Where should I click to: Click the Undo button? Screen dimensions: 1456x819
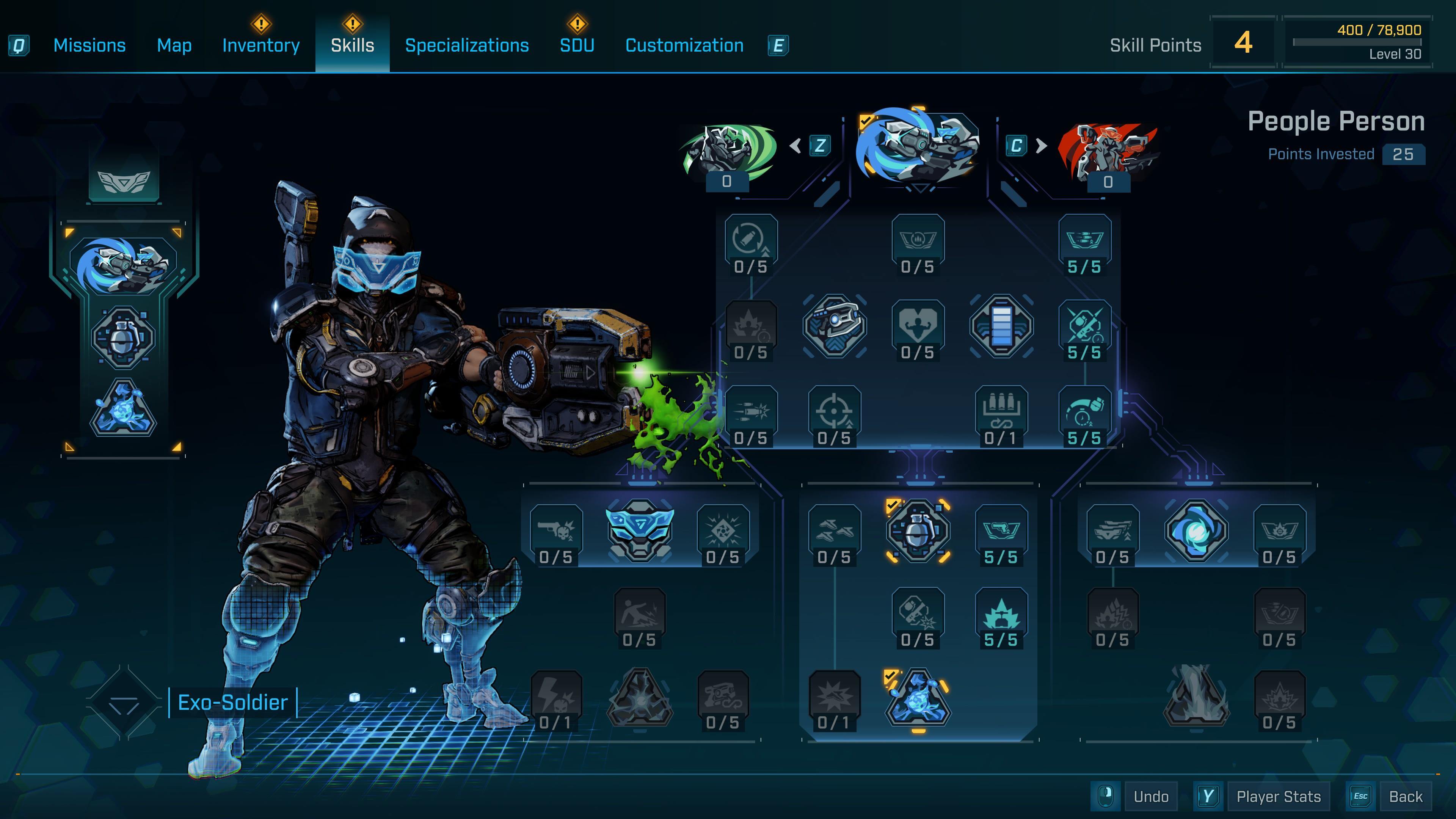[x=1151, y=796]
